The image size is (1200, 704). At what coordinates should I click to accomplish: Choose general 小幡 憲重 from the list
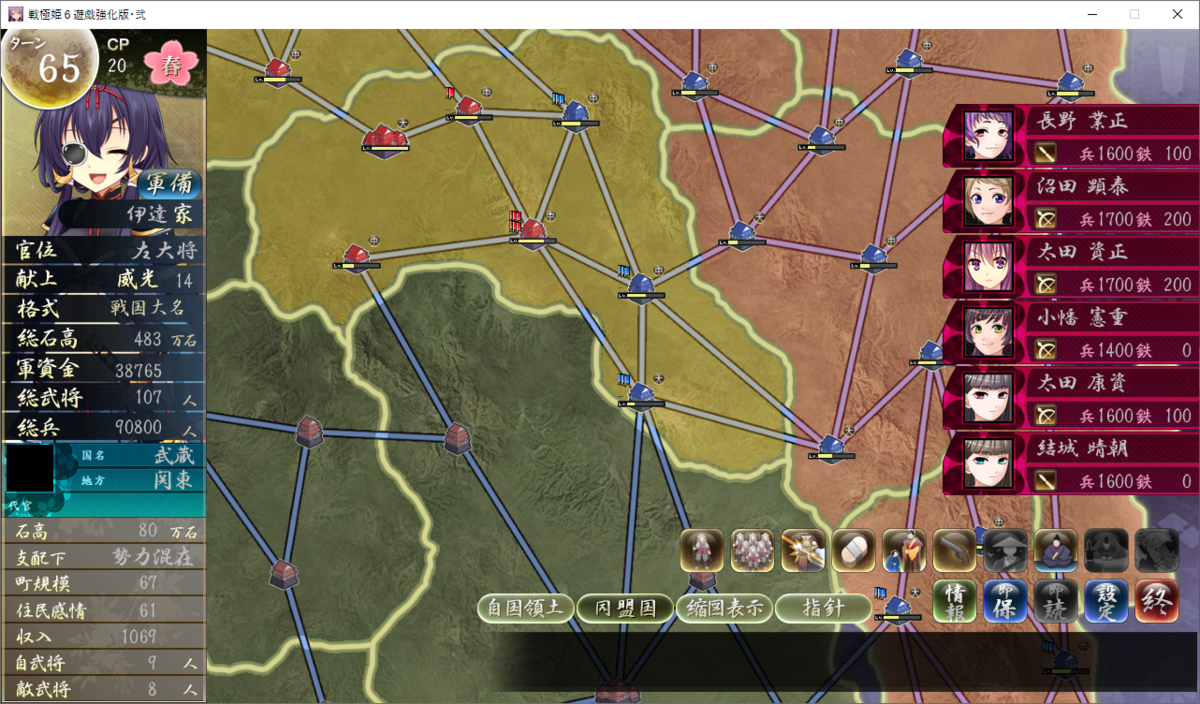point(1070,332)
